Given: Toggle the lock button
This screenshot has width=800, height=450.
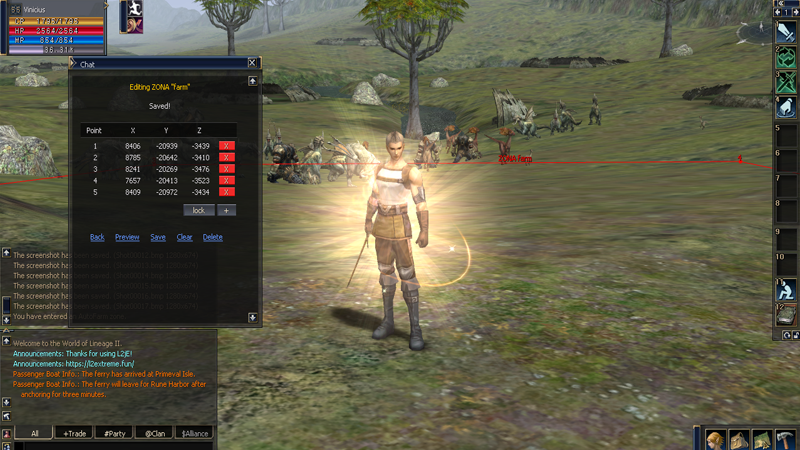Looking at the screenshot, I should tap(198, 210).
